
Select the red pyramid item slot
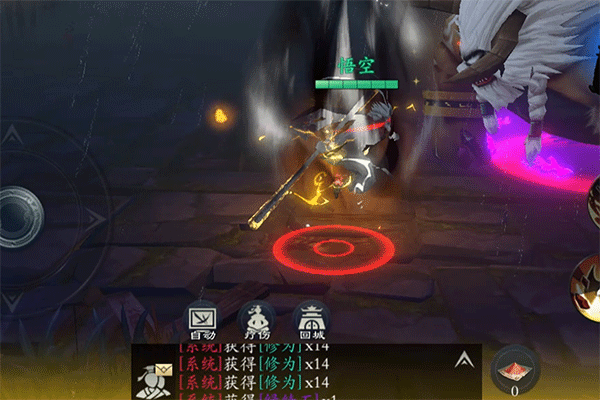[514, 367]
